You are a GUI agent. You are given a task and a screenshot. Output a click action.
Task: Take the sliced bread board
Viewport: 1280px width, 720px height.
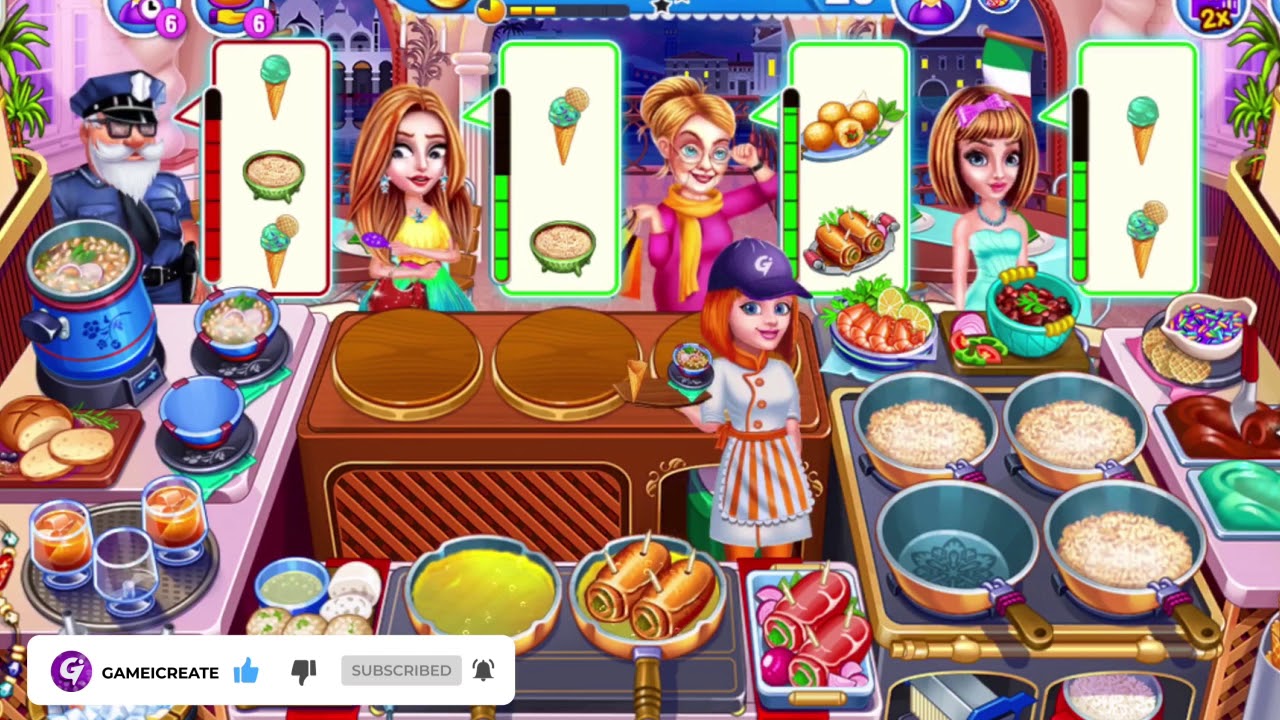58,438
